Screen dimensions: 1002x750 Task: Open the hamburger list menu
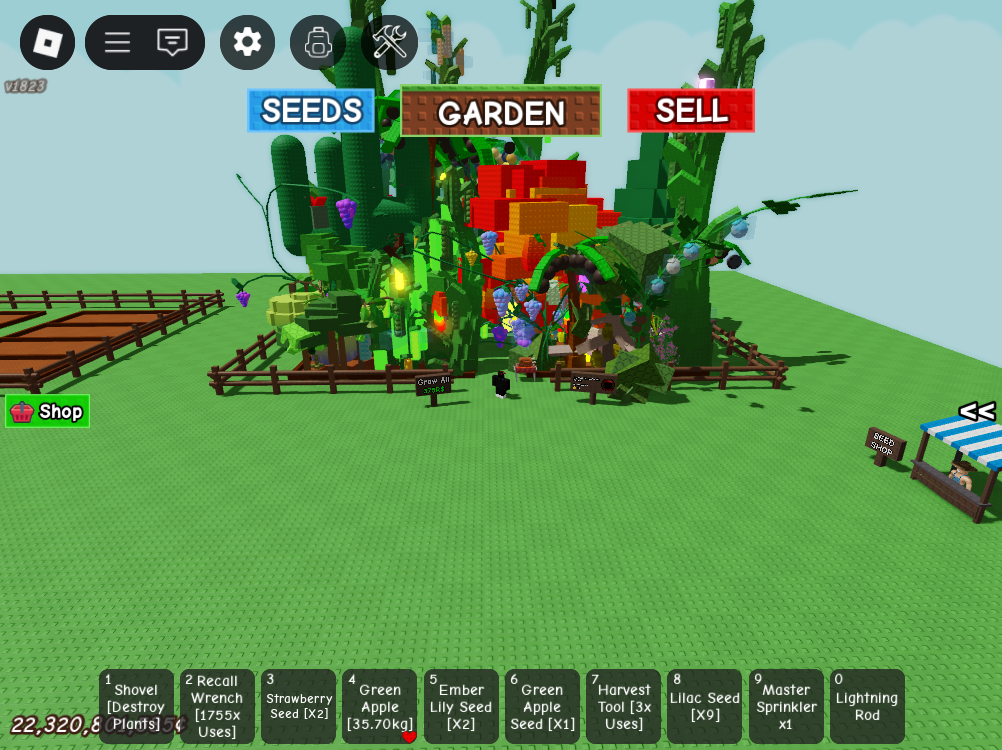click(118, 42)
